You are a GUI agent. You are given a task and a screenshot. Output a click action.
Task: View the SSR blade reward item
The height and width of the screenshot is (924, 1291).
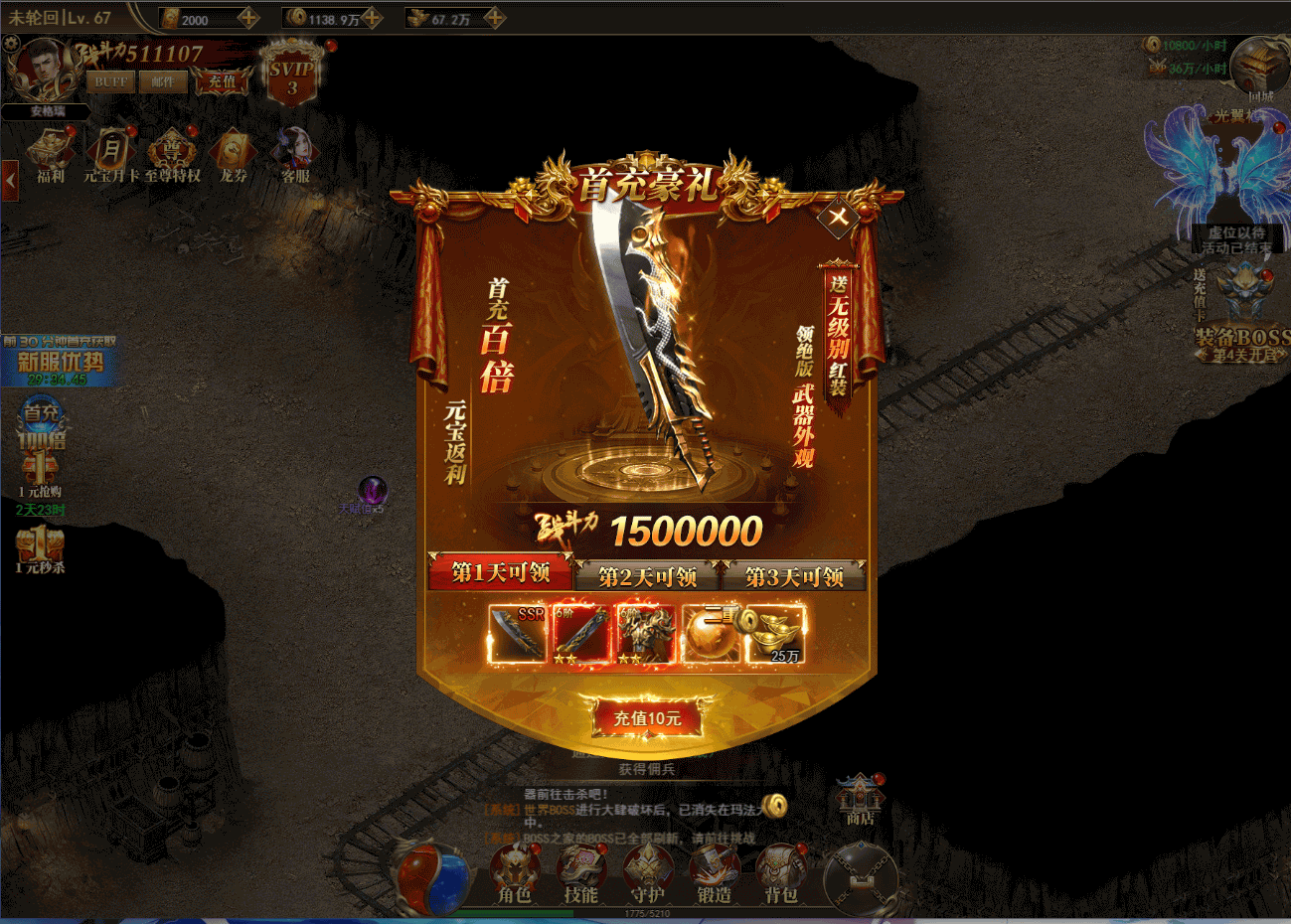tap(518, 634)
